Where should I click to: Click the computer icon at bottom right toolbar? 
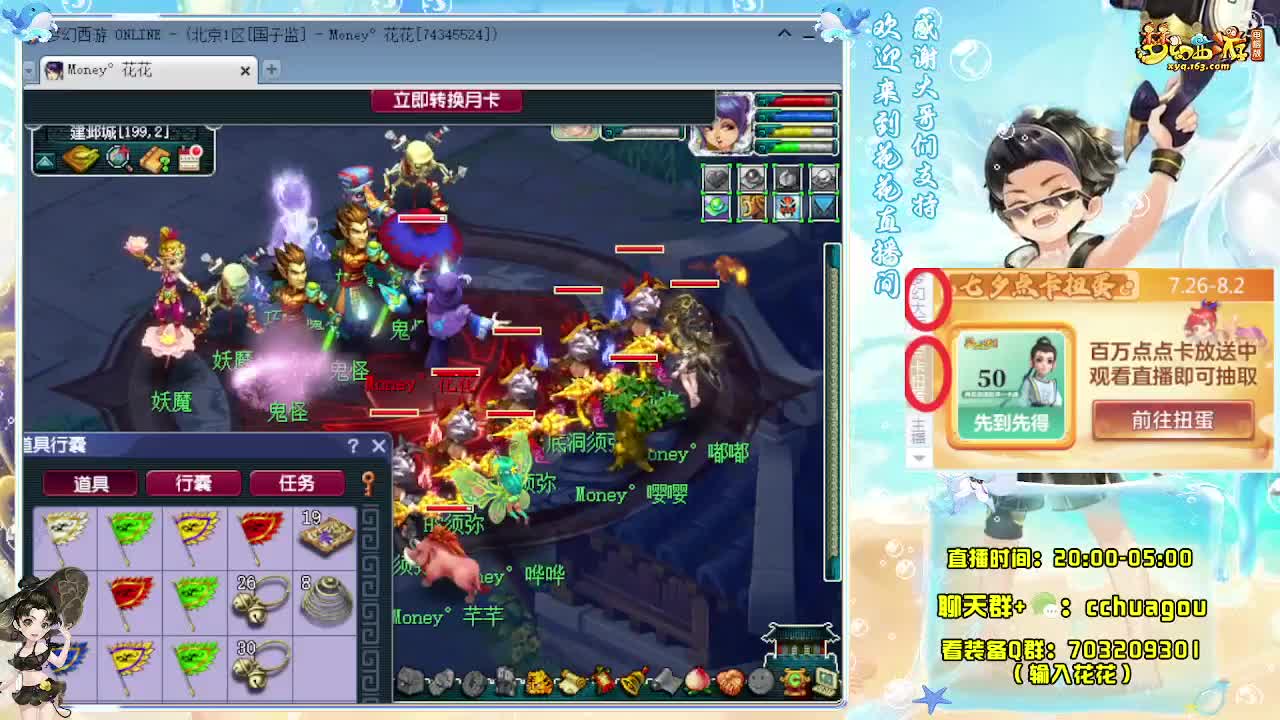[826, 681]
